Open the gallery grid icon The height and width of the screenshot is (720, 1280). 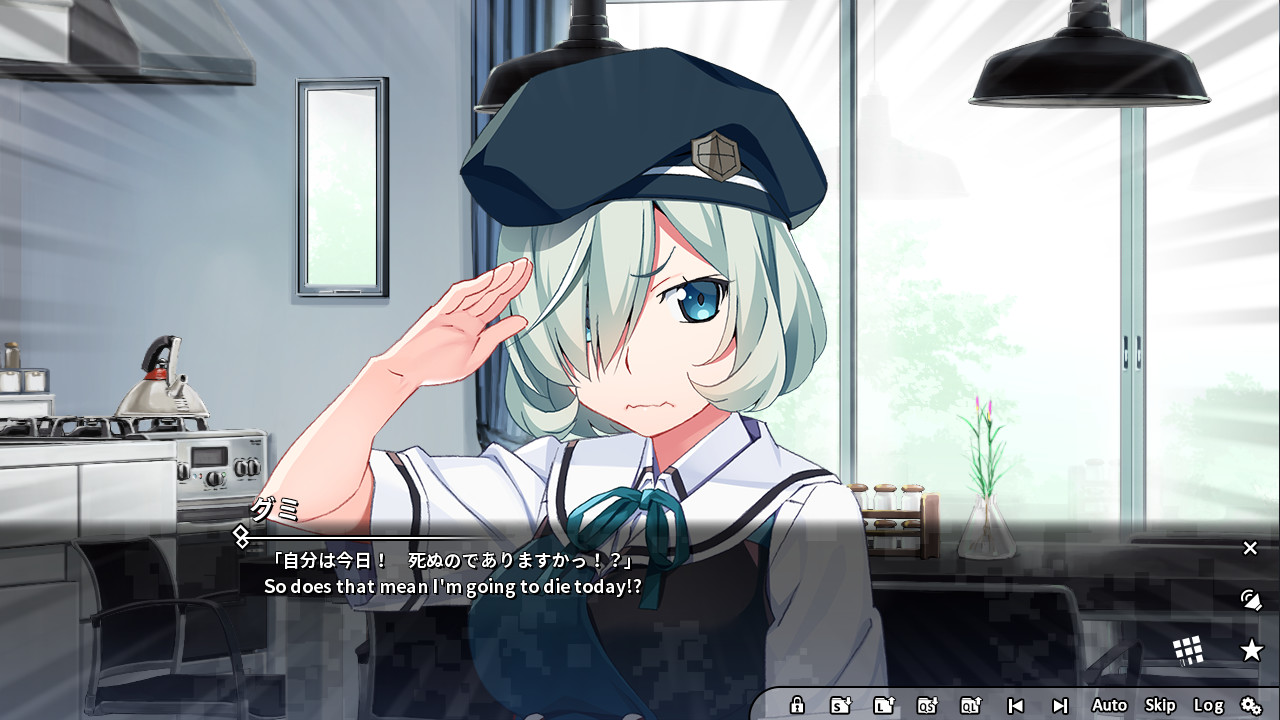tap(1189, 650)
